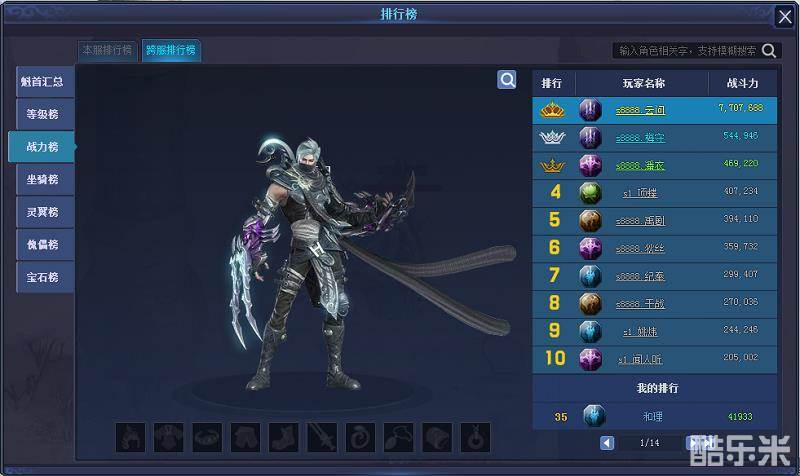Image resolution: width=800 pixels, height=476 pixels.
Task: Select the 战力榜 power ranking
Action: (44, 147)
